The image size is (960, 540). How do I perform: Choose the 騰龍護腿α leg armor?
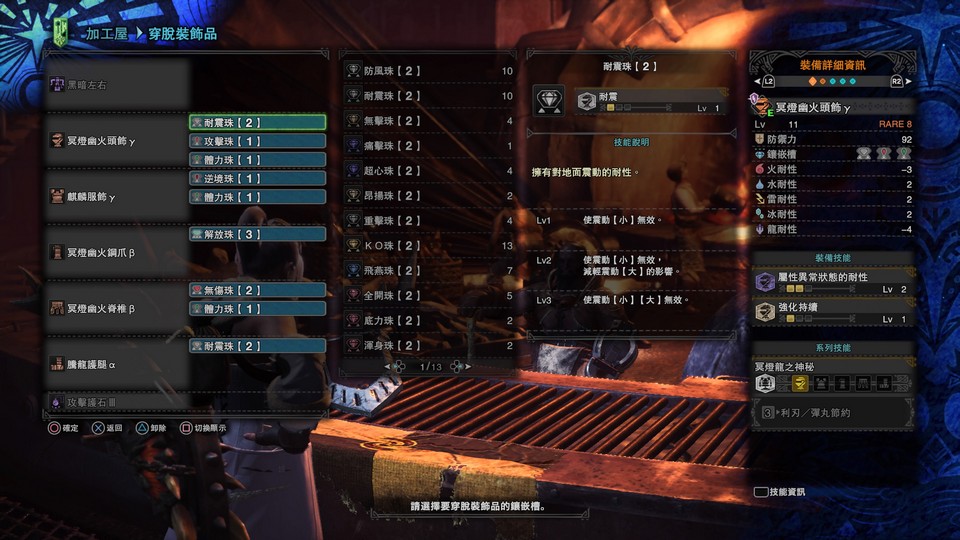click(x=118, y=365)
